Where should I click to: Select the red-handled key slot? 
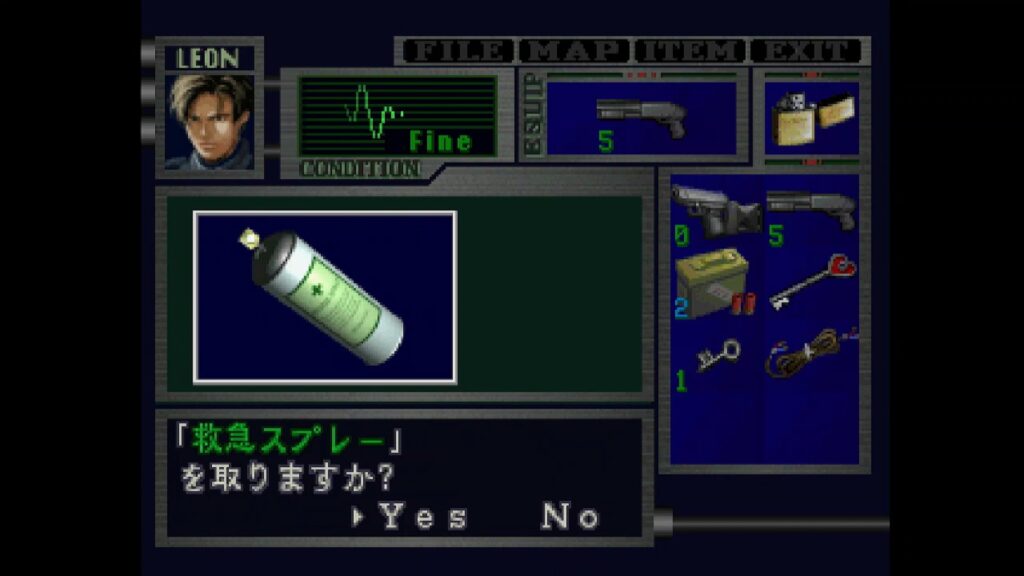click(x=811, y=285)
